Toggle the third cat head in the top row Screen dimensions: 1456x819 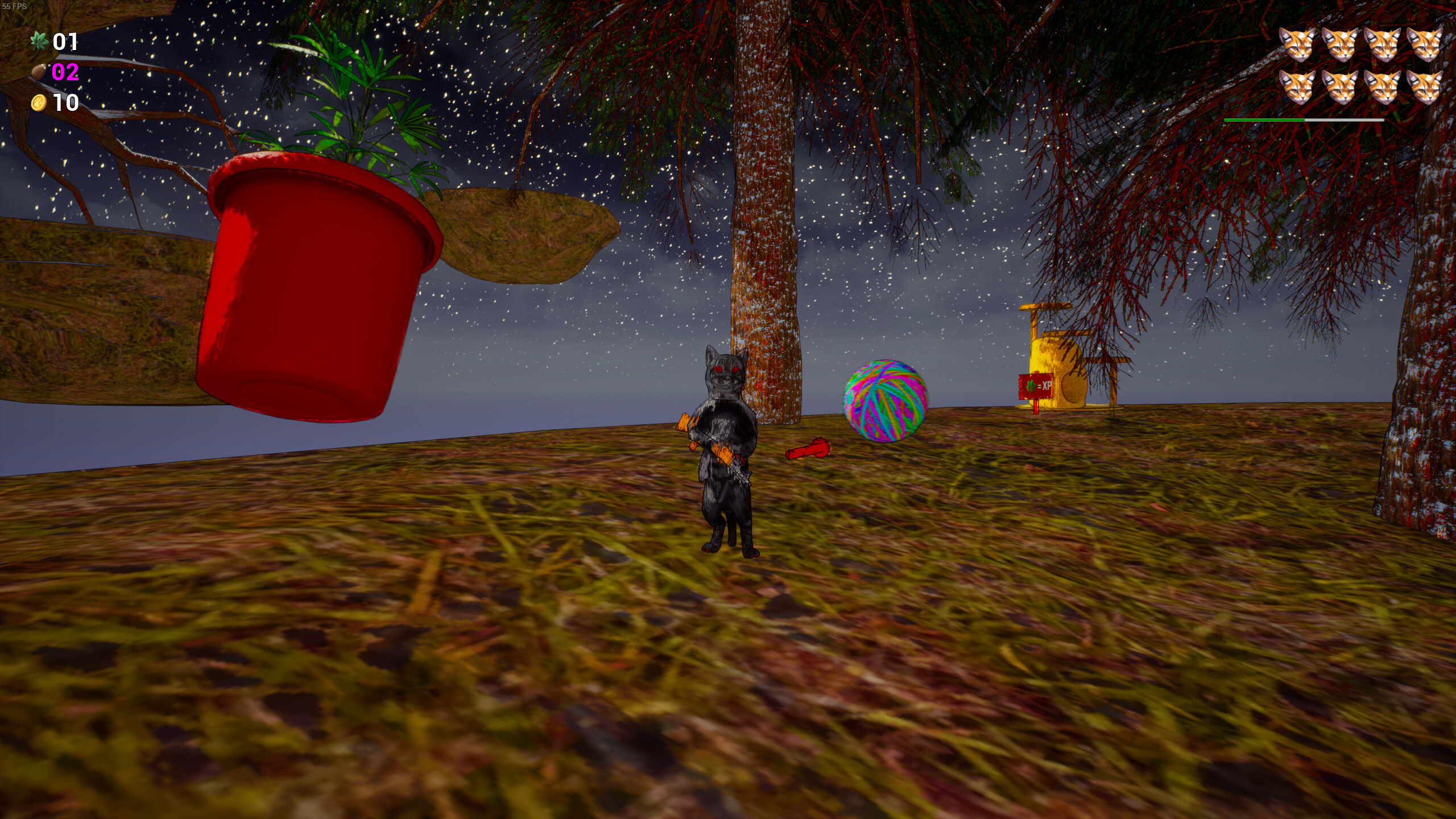[1383, 45]
